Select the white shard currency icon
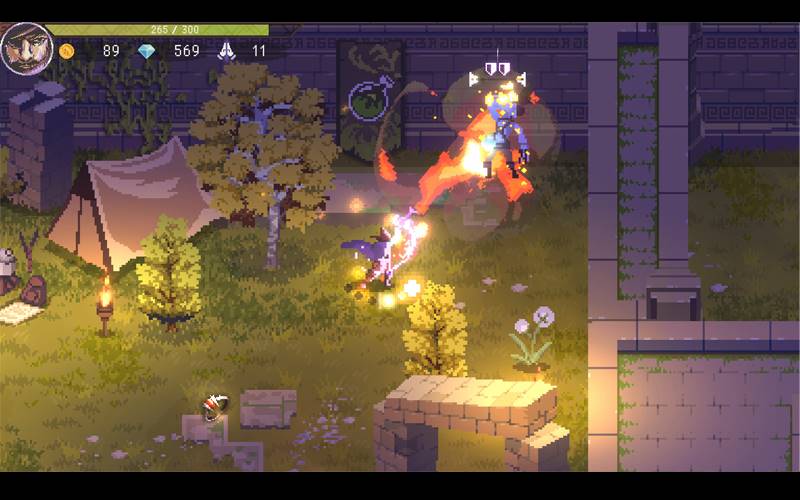Viewport: 800px width, 500px height. tap(227, 50)
